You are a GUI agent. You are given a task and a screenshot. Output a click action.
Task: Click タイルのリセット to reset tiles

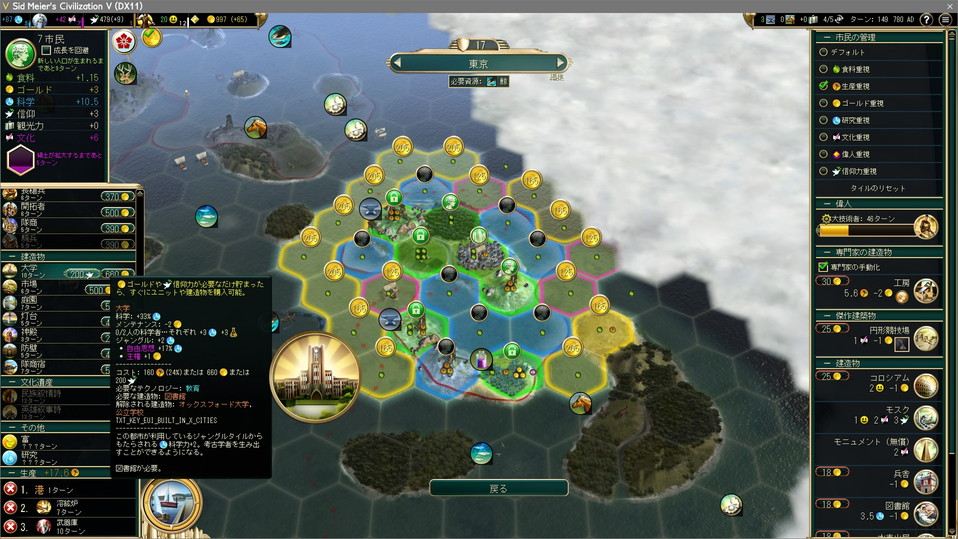877,188
